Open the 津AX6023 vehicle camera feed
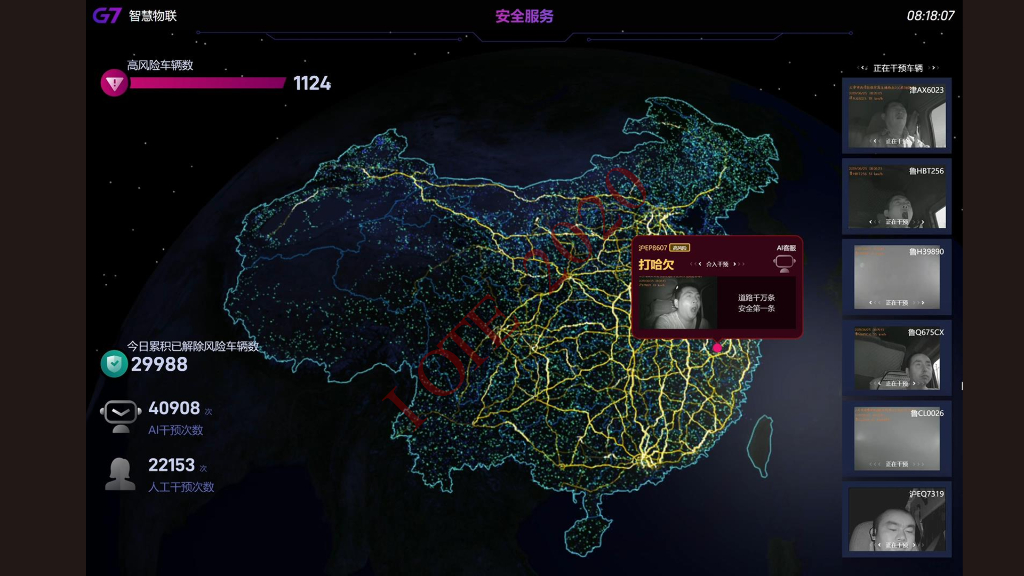Image resolution: width=1024 pixels, height=576 pixels. click(x=897, y=114)
